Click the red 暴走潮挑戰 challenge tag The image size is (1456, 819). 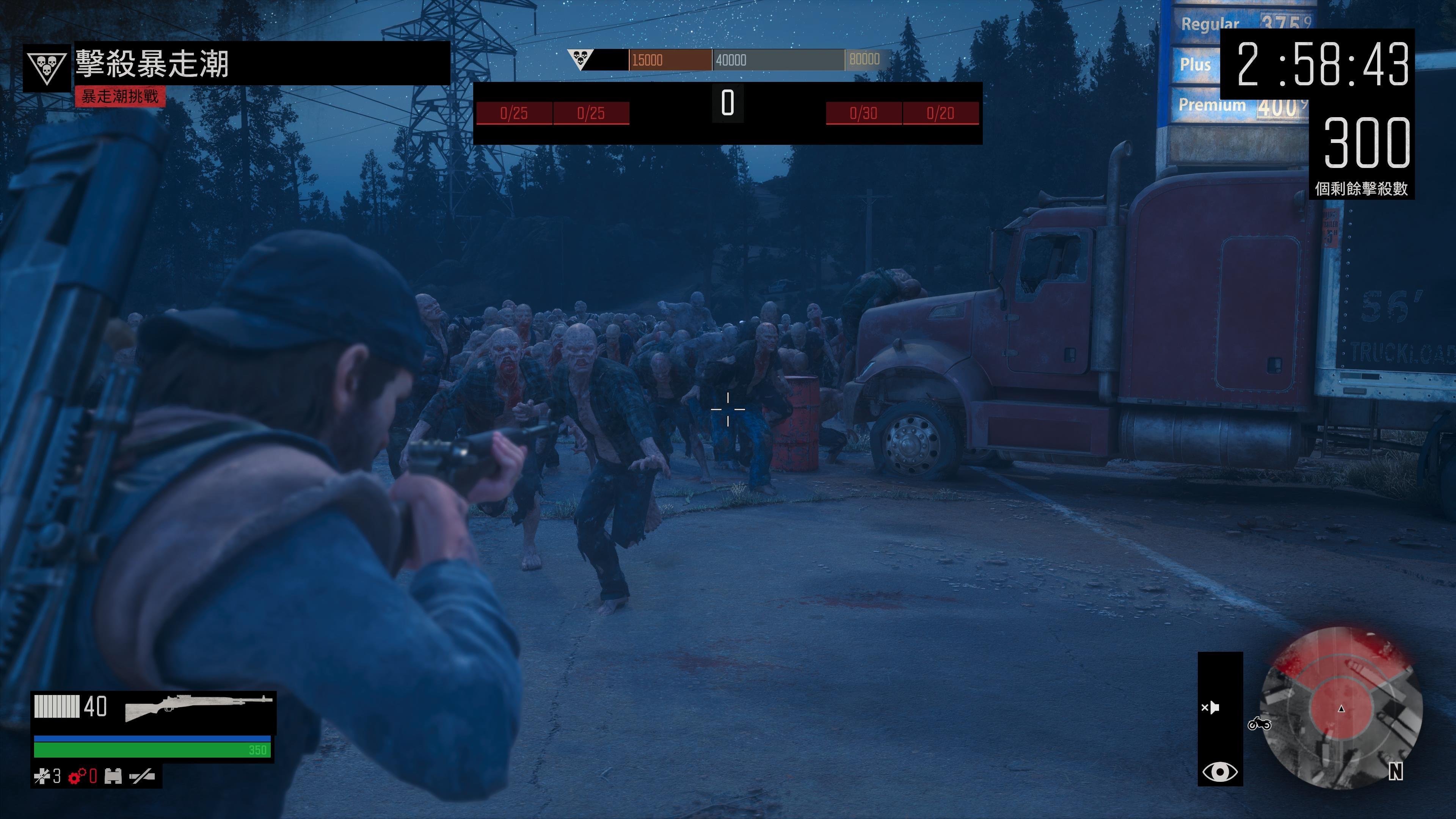(x=120, y=96)
